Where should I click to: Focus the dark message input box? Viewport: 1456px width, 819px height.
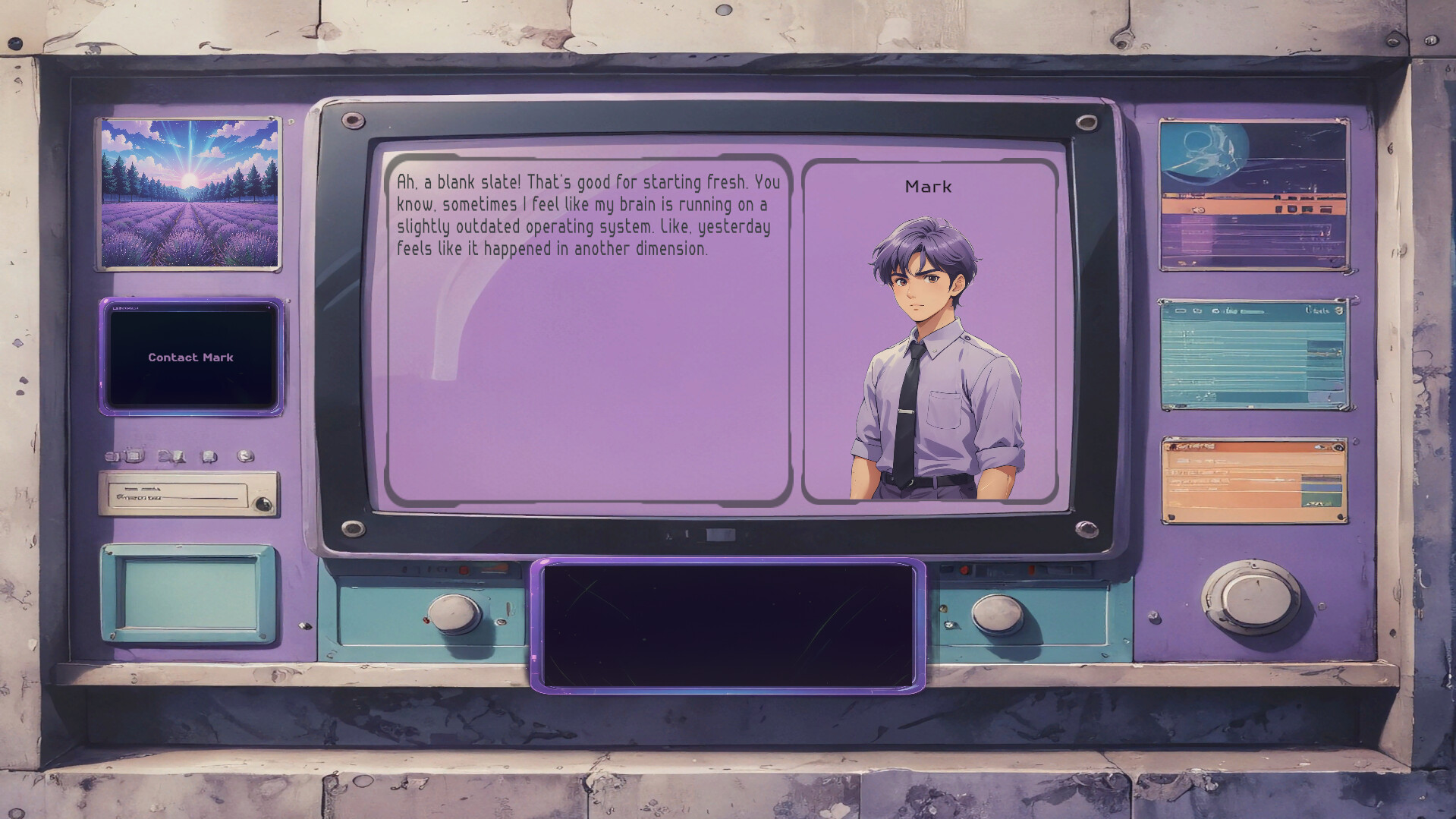(x=728, y=625)
